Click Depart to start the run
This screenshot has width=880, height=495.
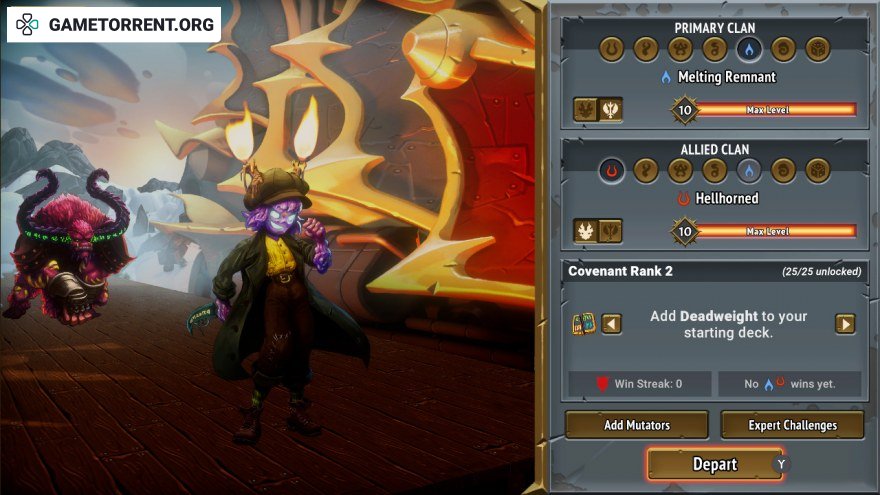click(x=715, y=464)
